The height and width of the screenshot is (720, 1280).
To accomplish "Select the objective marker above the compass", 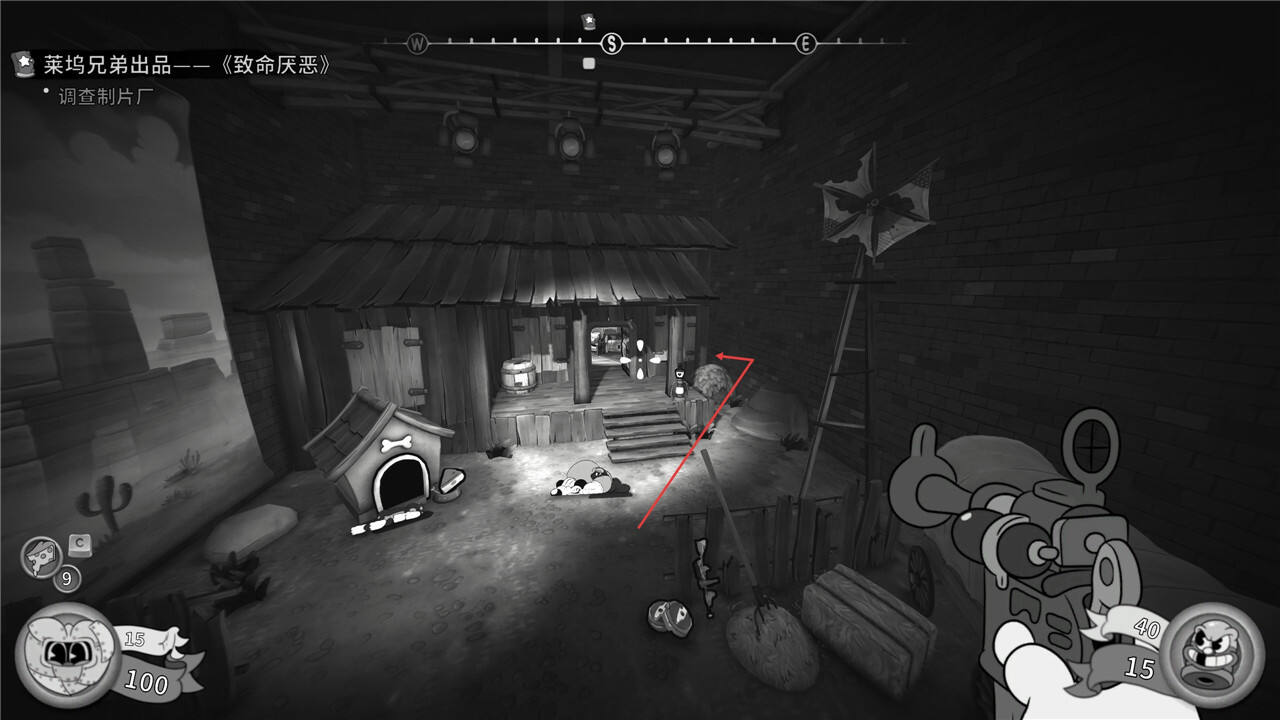I will pos(588,21).
